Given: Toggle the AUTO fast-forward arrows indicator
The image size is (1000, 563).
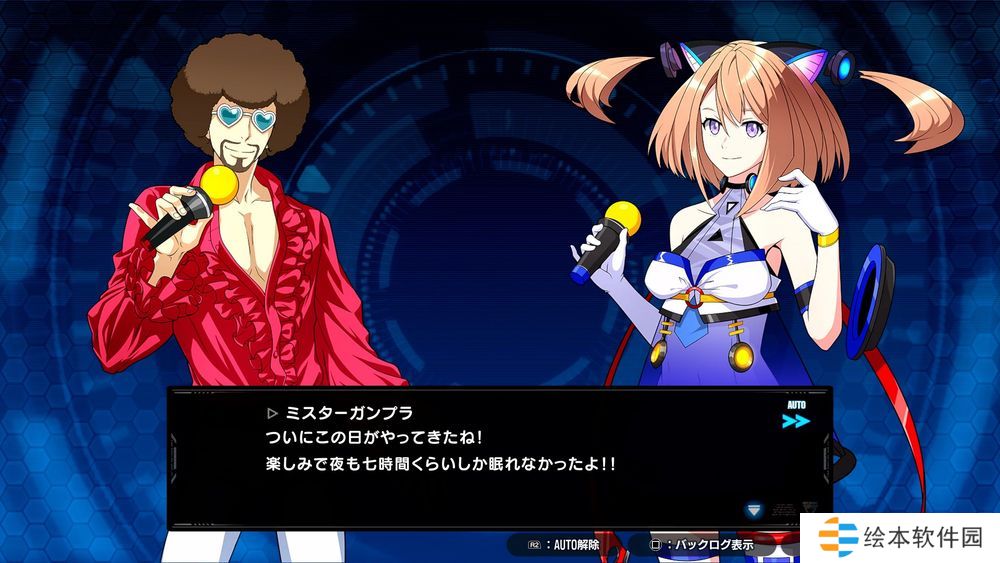Looking at the screenshot, I should pos(796,420).
